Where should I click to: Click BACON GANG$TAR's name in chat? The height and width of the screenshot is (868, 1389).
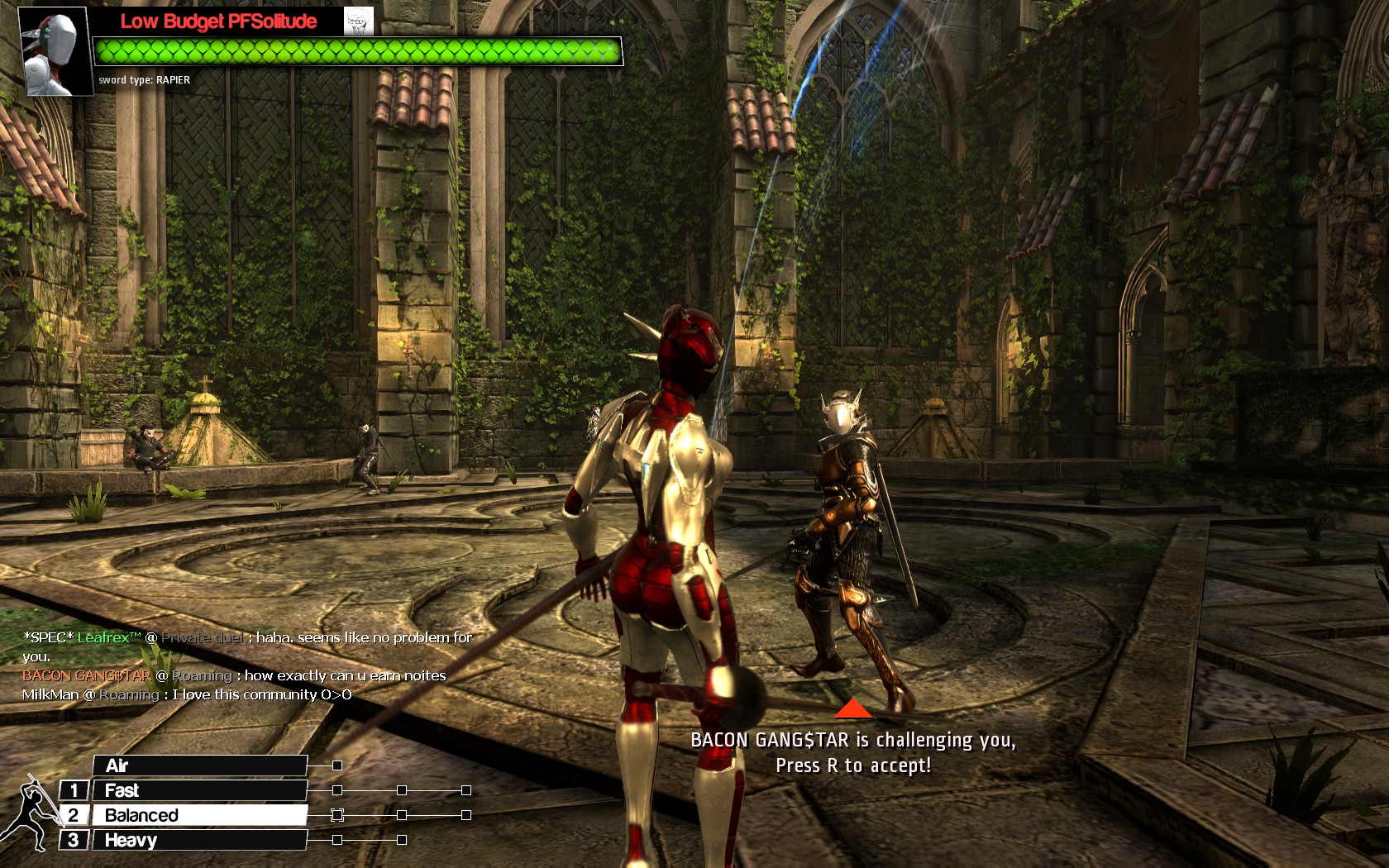tap(86, 675)
